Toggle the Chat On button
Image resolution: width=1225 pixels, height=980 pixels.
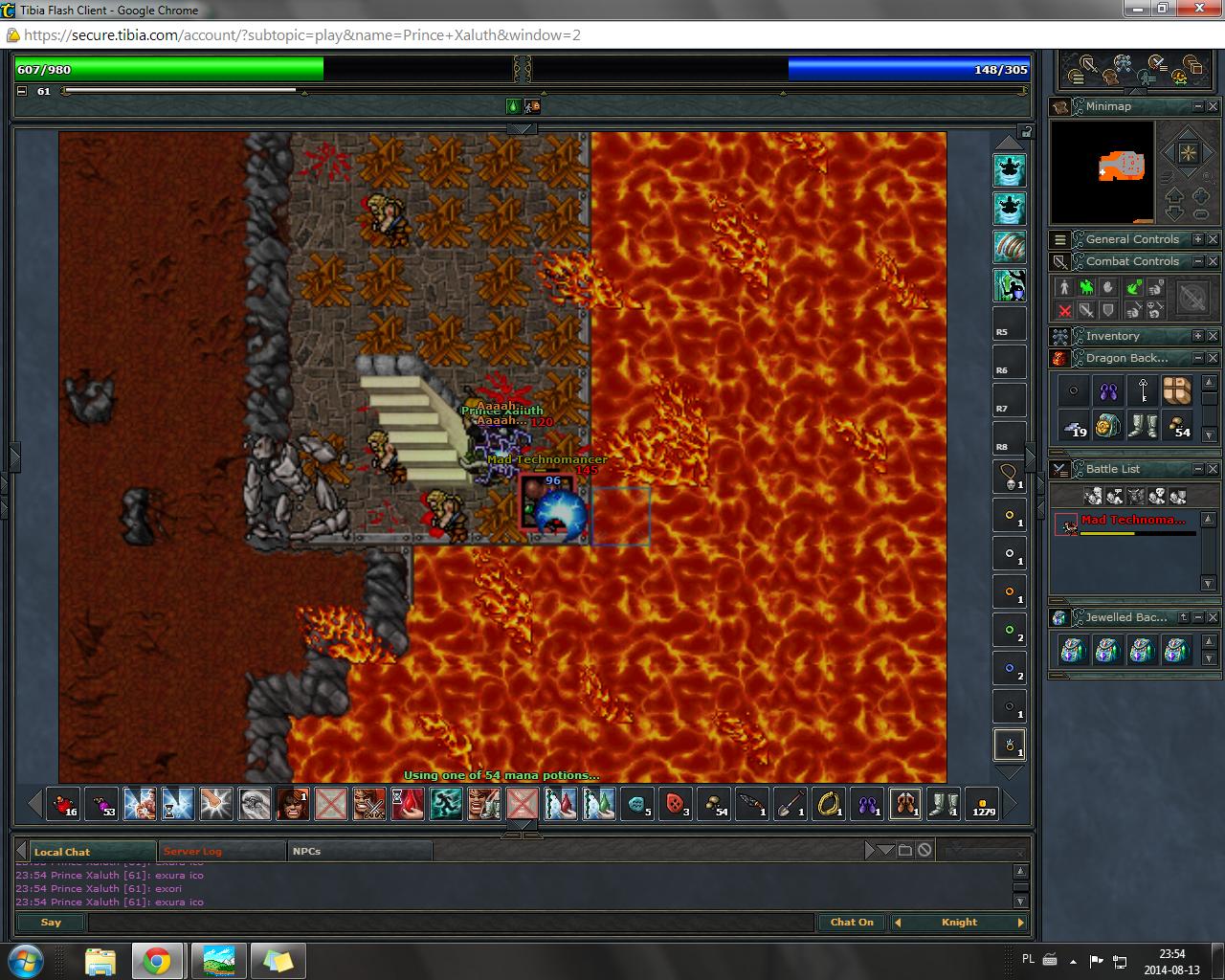(851, 923)
